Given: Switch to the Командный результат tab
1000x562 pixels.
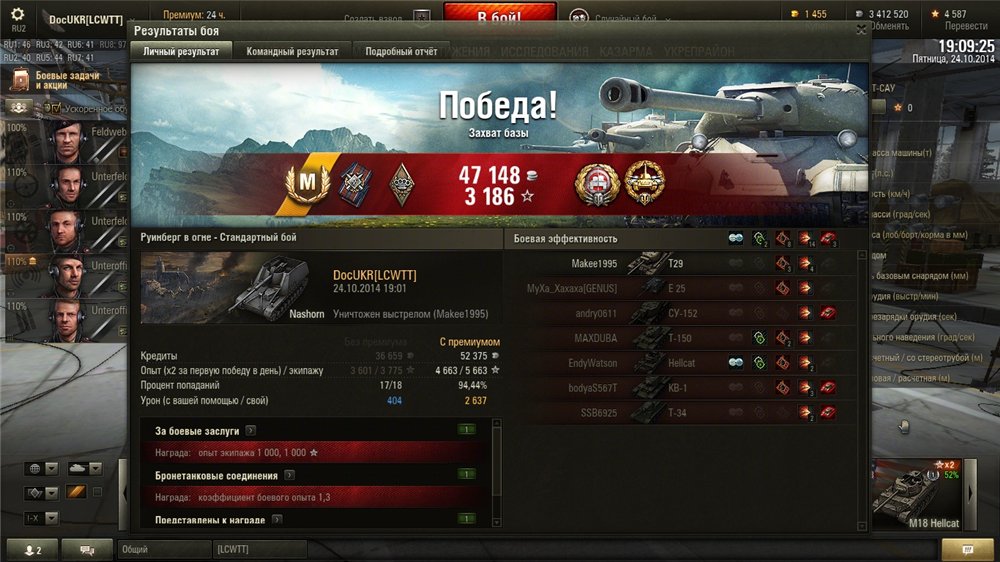Looking at the screenshot, I should pos(292,52).
